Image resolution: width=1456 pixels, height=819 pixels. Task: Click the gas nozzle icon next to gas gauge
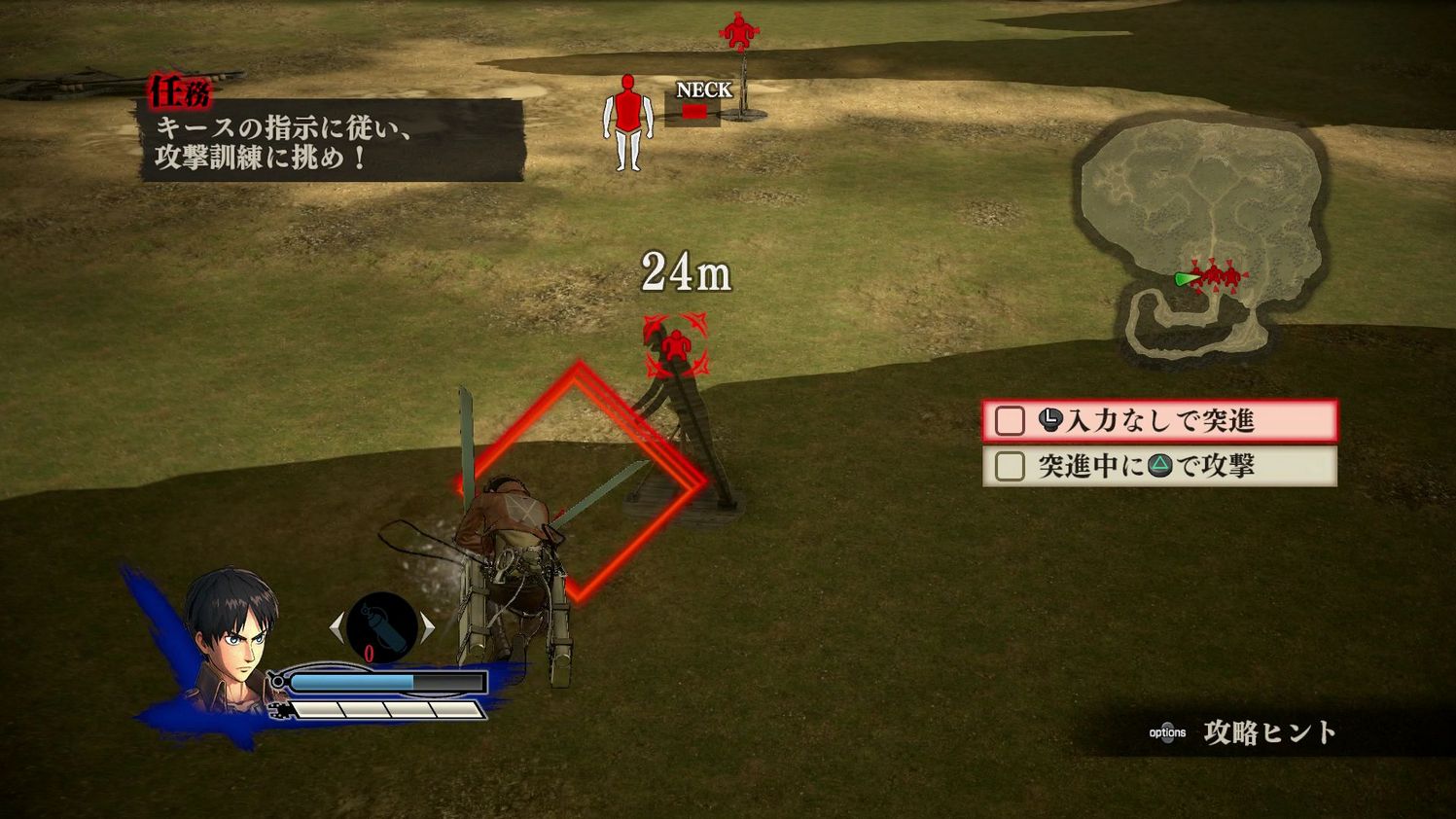coord(279,681)
